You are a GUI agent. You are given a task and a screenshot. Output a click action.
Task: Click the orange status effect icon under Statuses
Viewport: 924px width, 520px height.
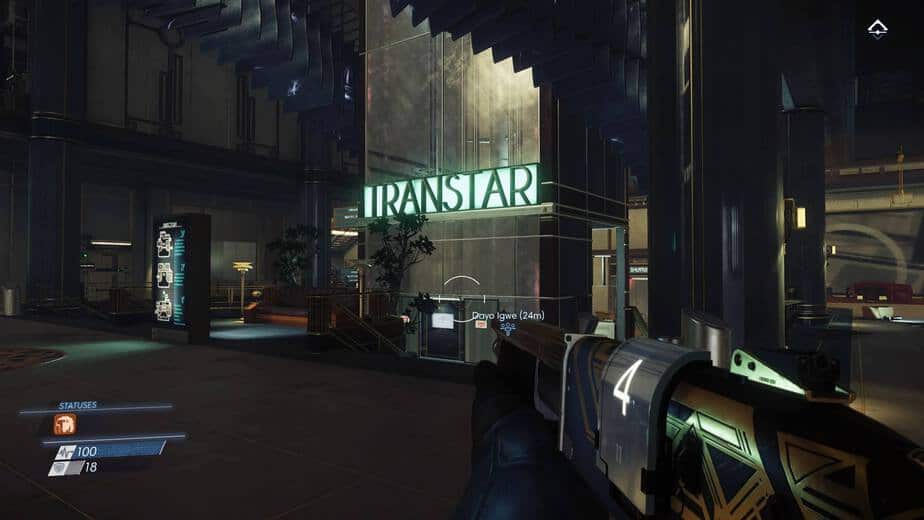65,424
